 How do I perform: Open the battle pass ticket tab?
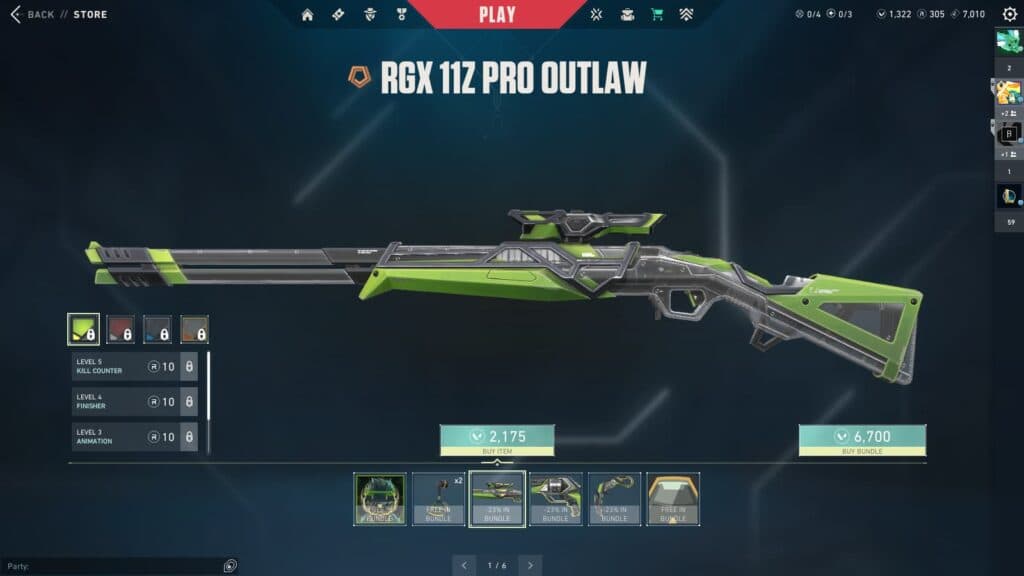point(338,15)
